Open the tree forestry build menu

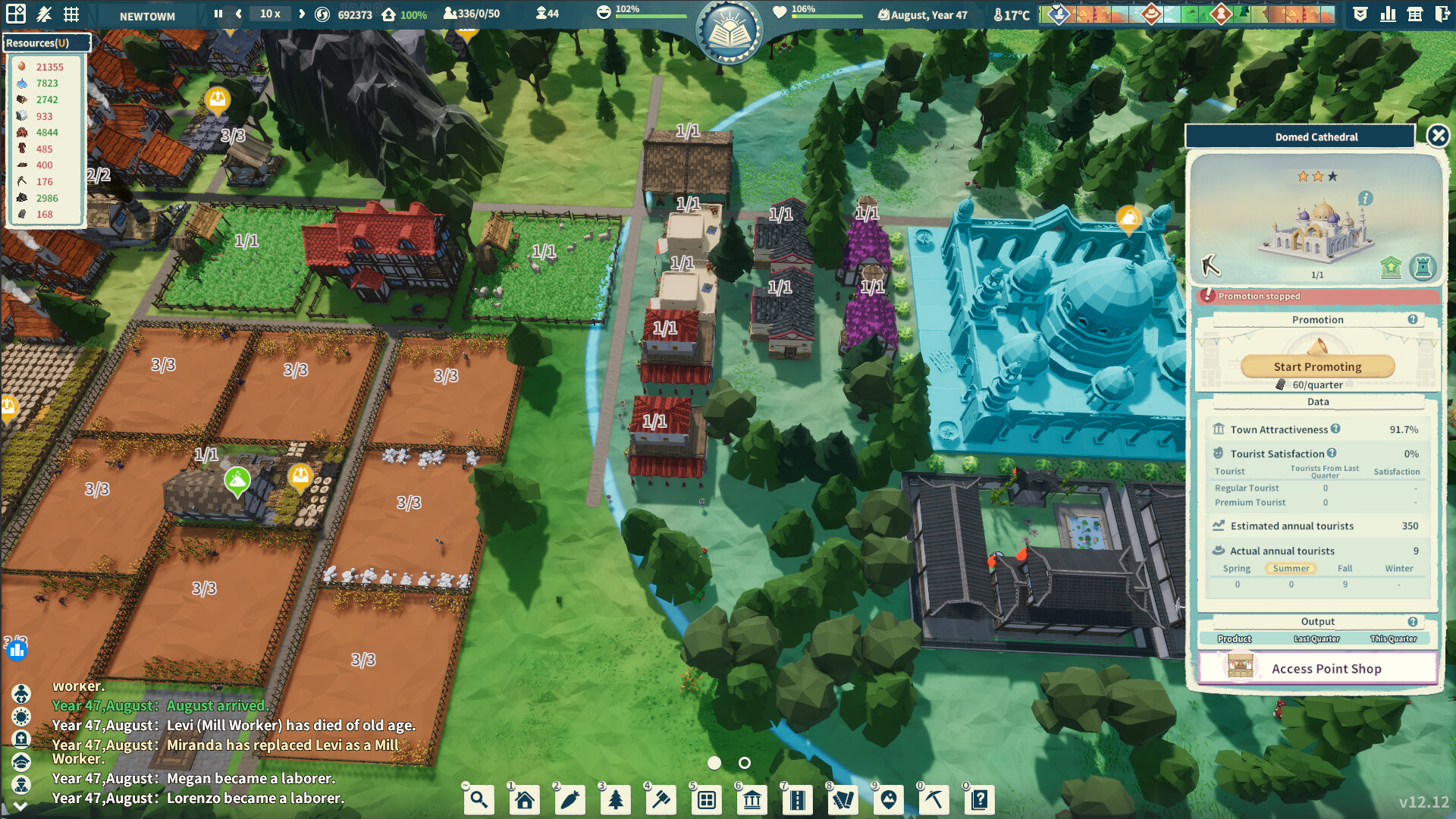(x=615, y=799)
